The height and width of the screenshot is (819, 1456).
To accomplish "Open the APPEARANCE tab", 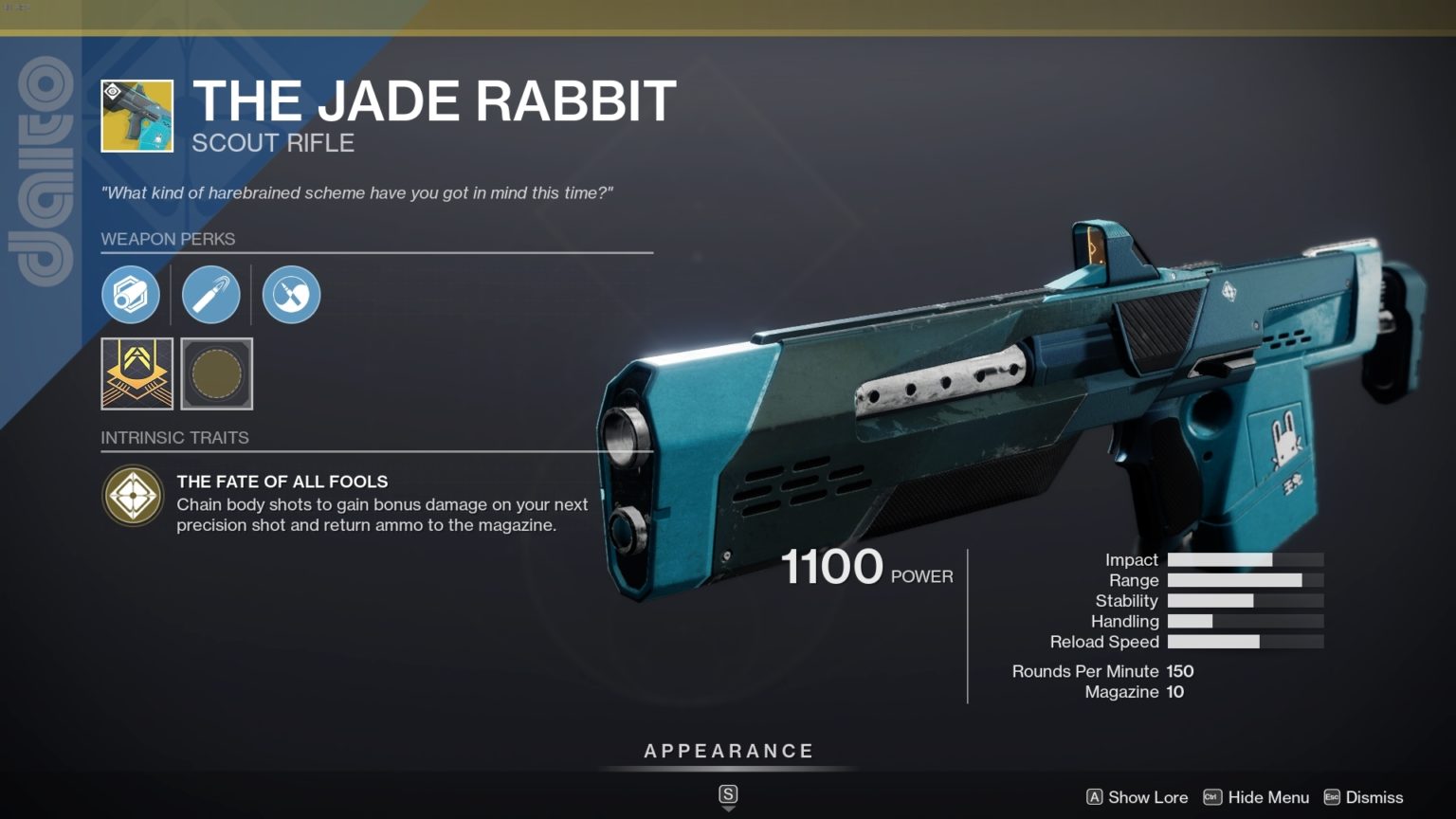I will [728, 750].
